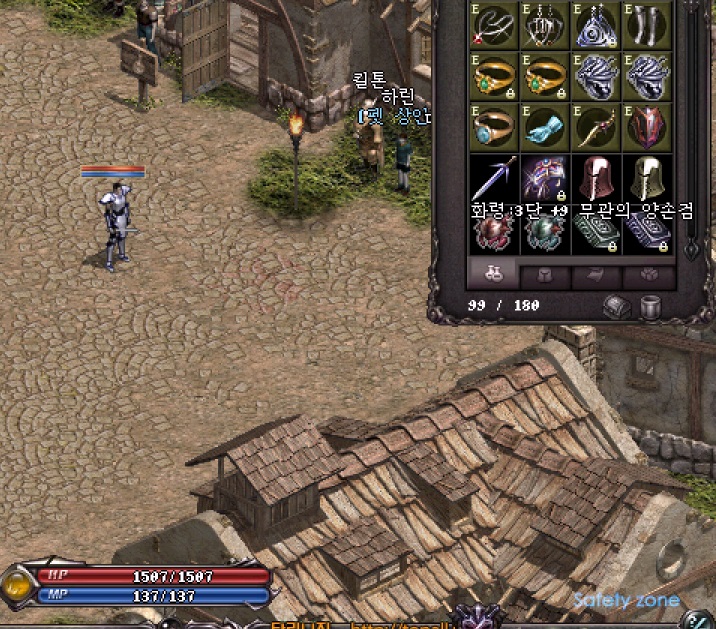Pick the reddish-brown helmet item

pos(596,178)
